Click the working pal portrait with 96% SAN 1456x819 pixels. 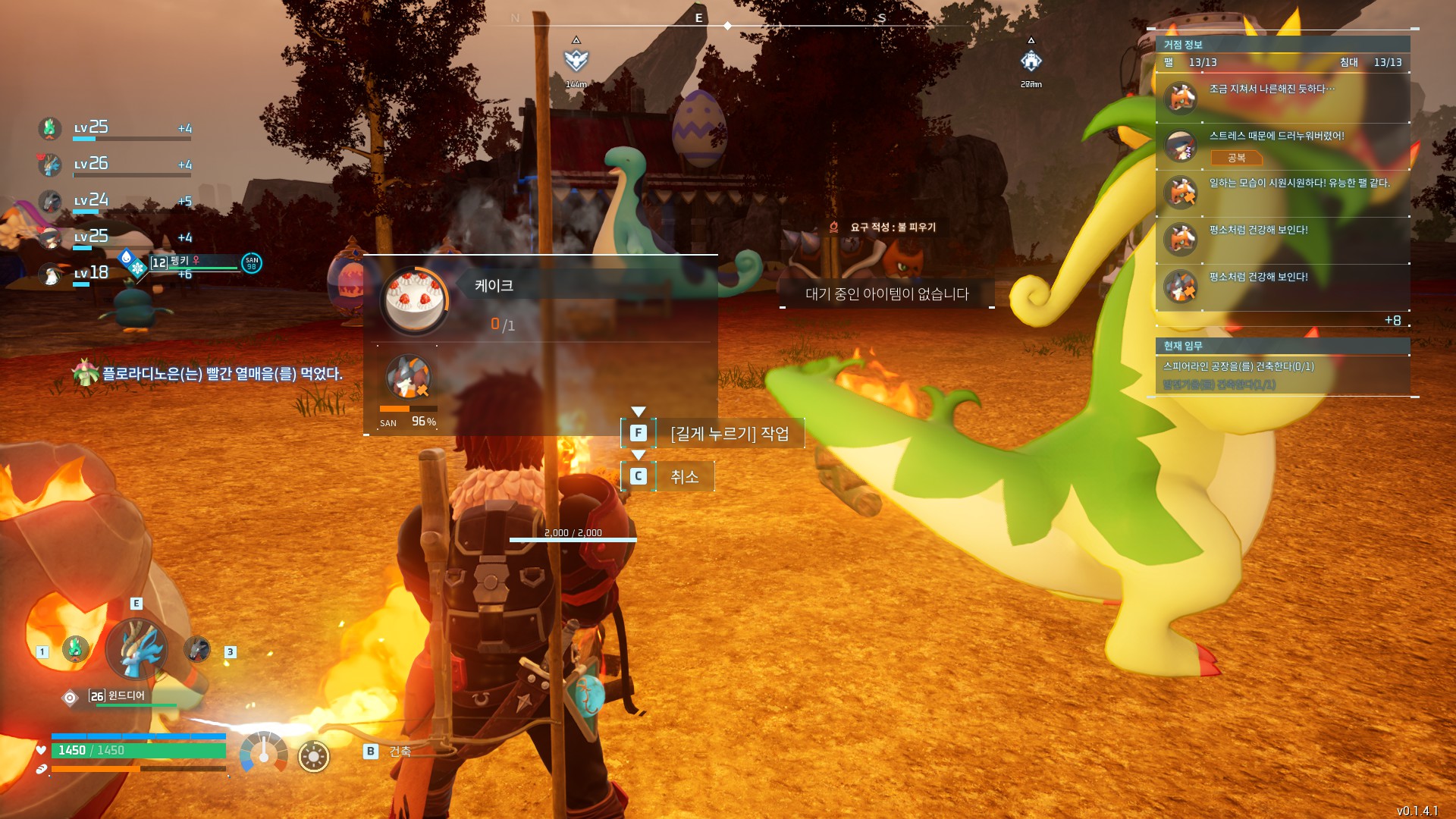(408, 377)
